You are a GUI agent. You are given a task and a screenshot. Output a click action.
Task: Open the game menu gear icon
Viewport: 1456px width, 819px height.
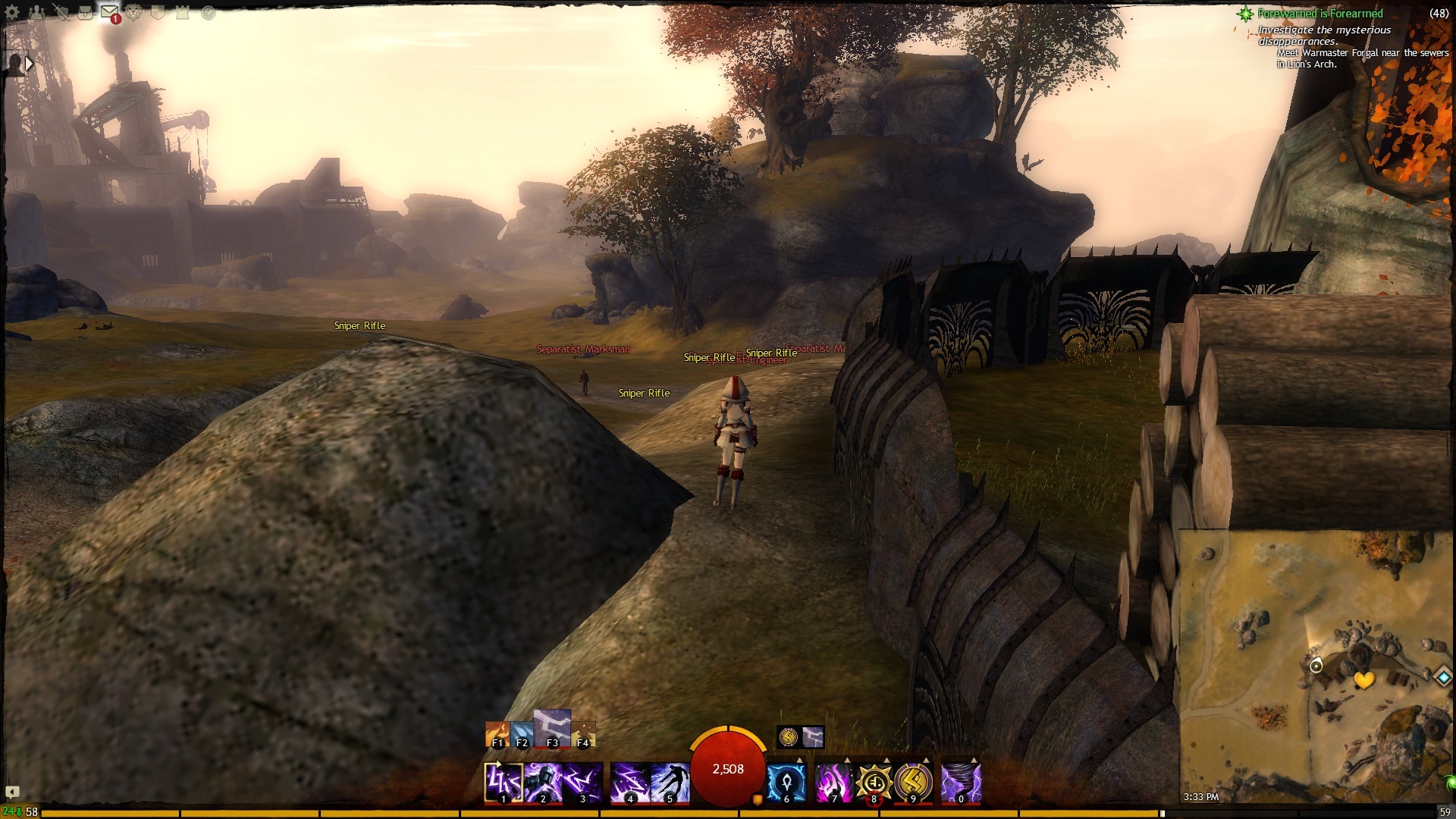coord(12,13)
